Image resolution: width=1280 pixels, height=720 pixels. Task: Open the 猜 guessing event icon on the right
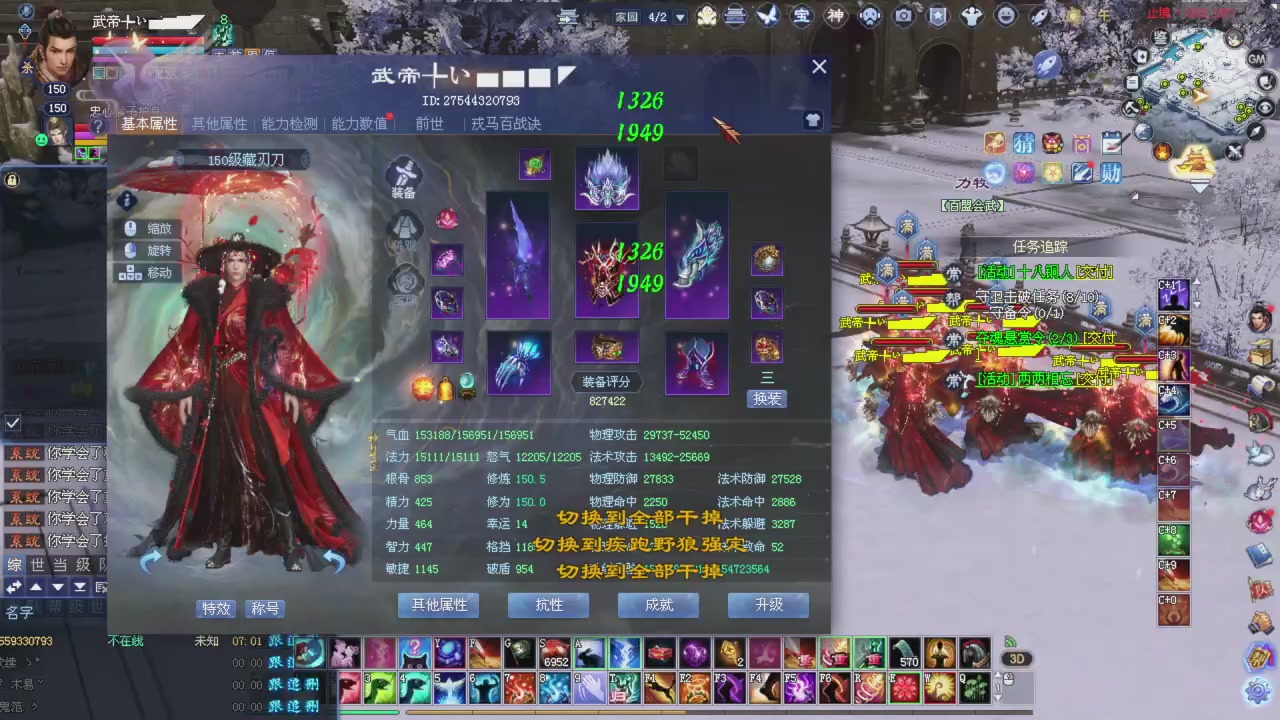[1023, 143]
